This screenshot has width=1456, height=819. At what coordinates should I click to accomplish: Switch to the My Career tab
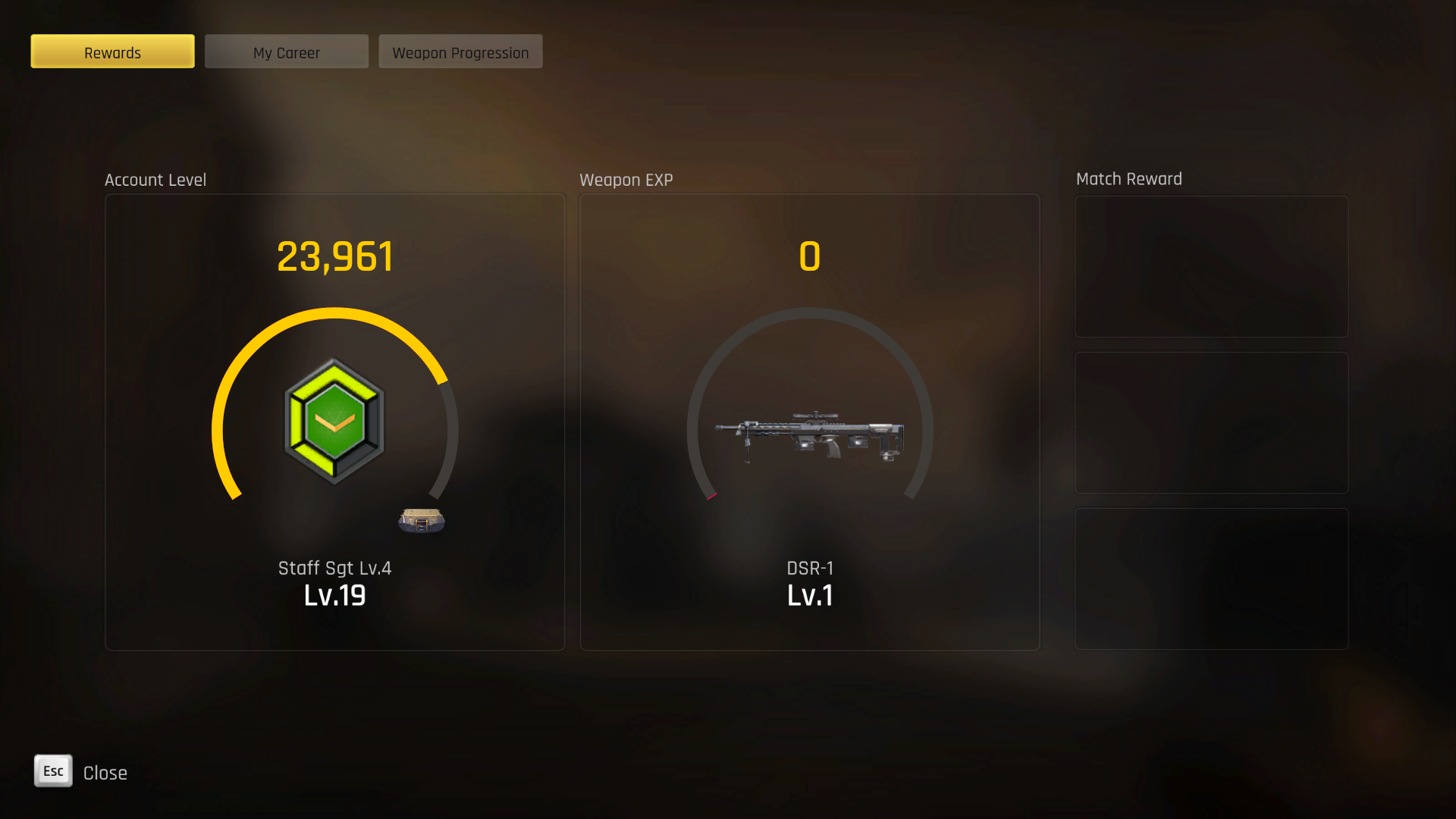286,52
